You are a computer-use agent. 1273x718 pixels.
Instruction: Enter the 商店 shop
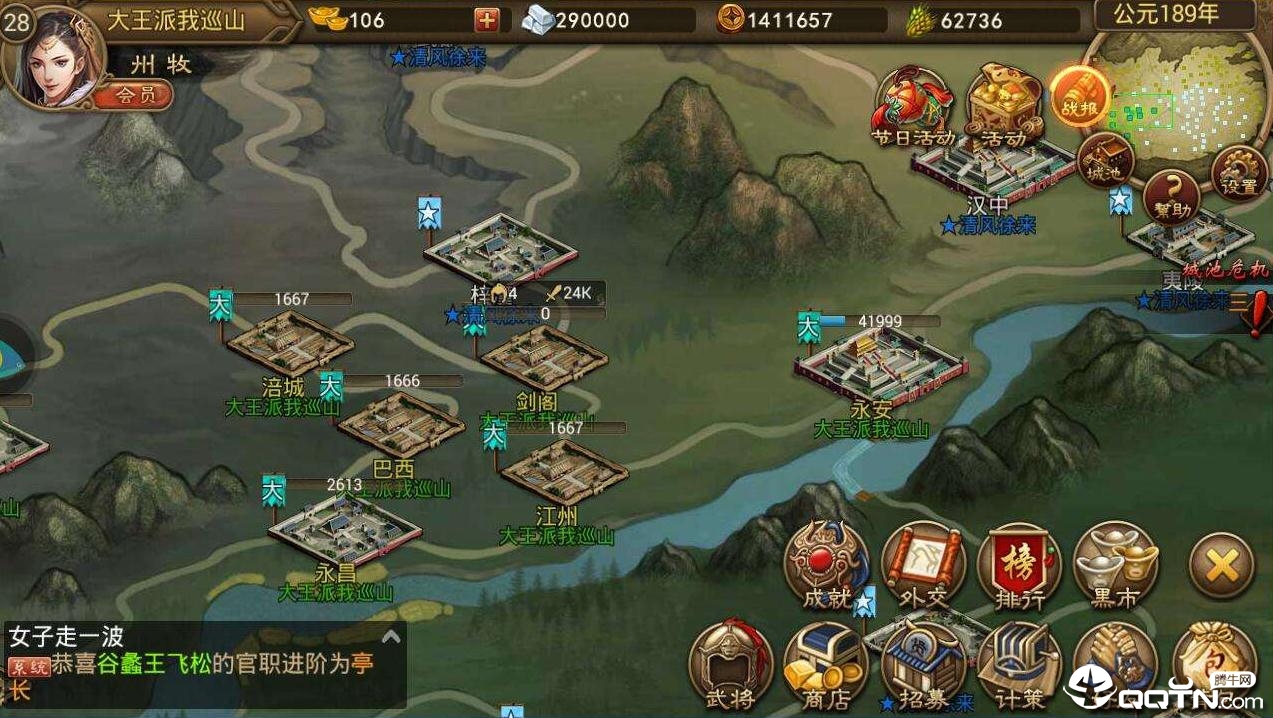click(826, 665)
